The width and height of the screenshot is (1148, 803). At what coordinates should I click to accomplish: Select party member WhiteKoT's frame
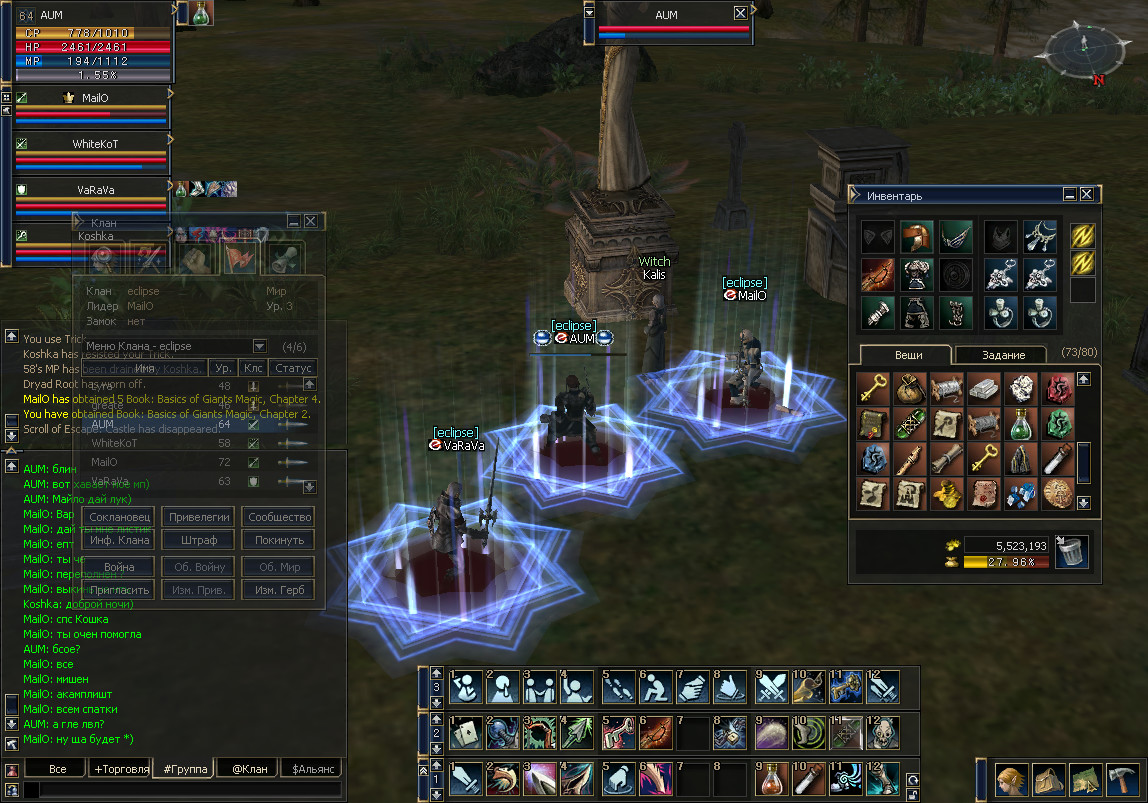pos(92,154)
